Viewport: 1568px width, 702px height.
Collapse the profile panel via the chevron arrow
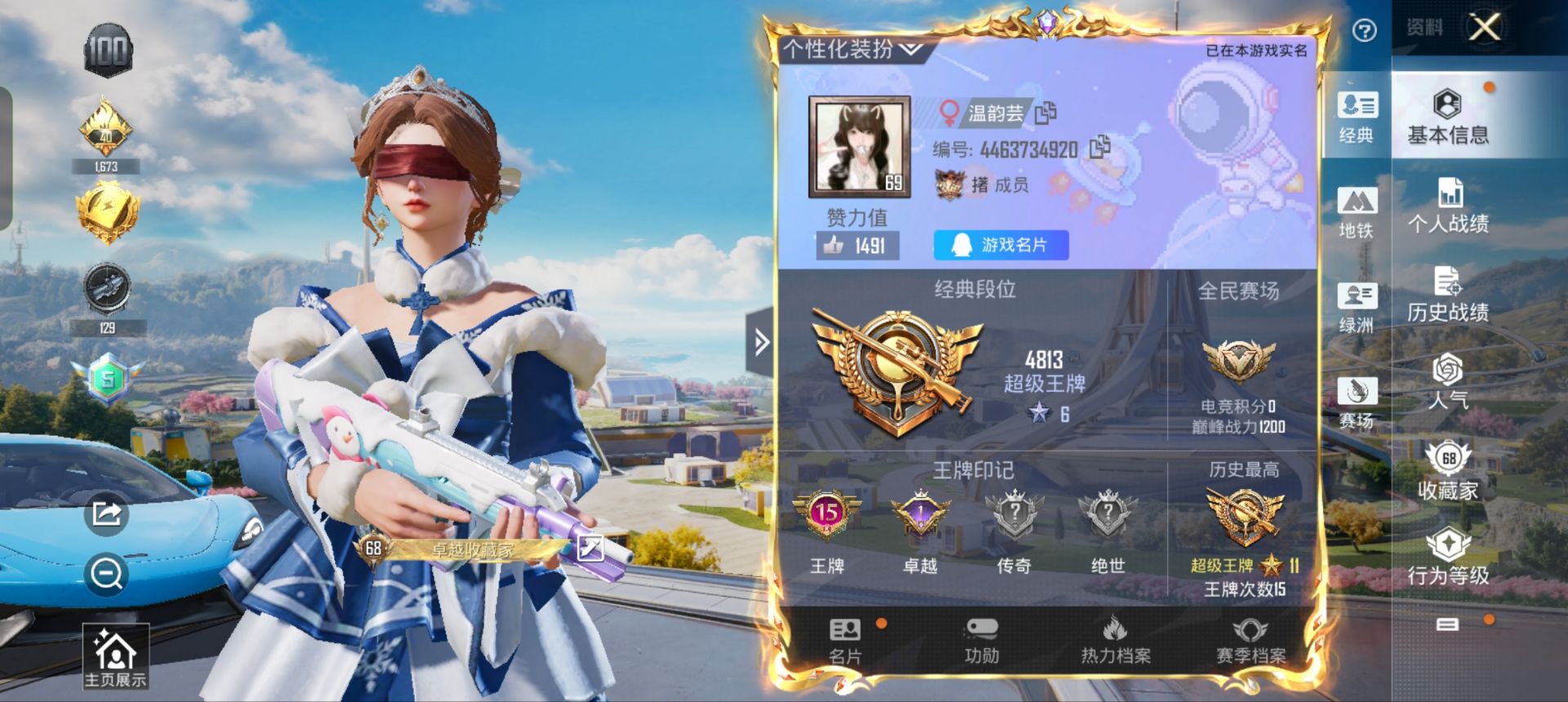760,344
